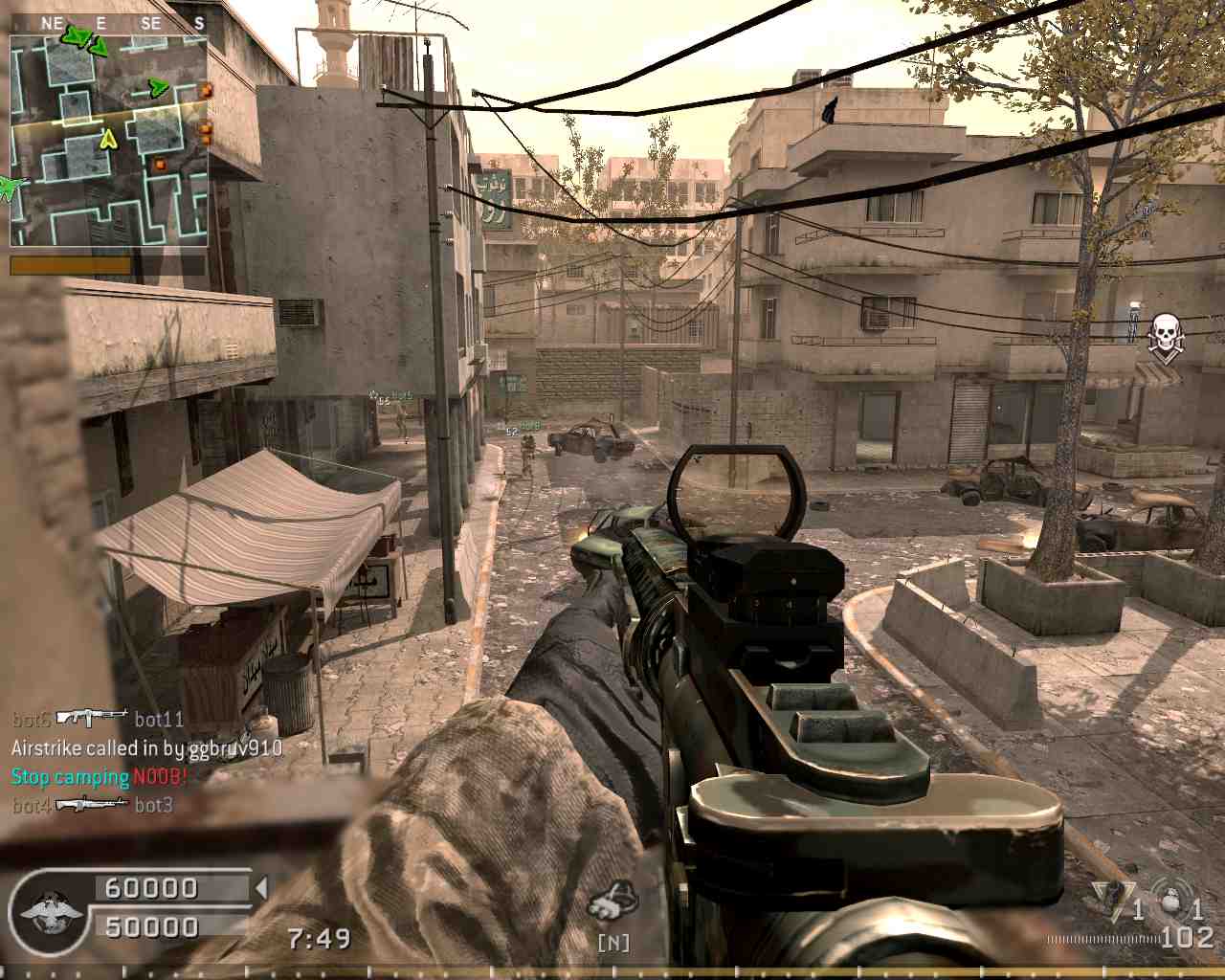Click the "Stop camping NOOB!" chat message
Image resolution: width=1225 pixels, height=980 pixels.
tap(99, 776)
